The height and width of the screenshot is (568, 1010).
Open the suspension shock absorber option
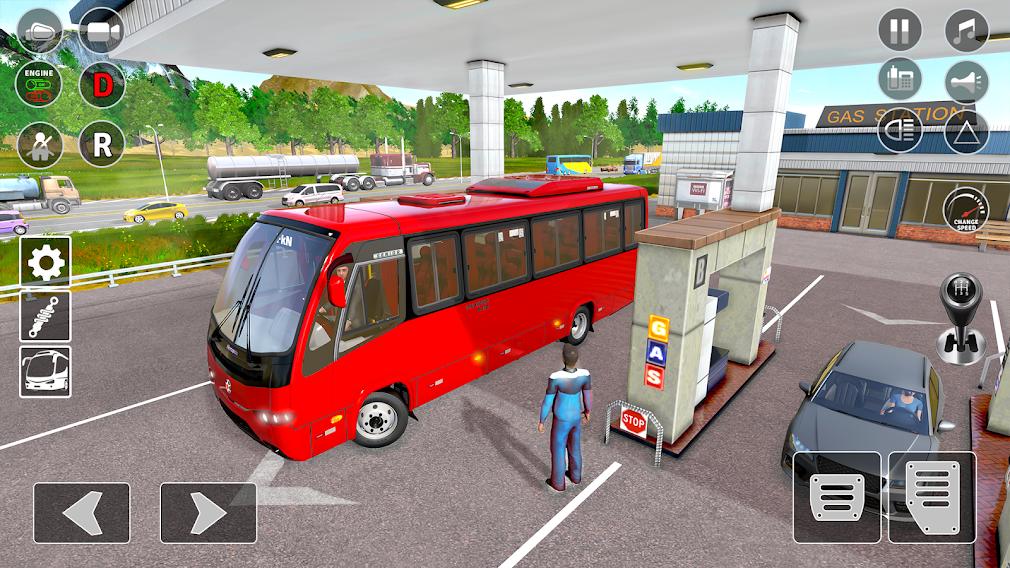click(x=45, y=316)
